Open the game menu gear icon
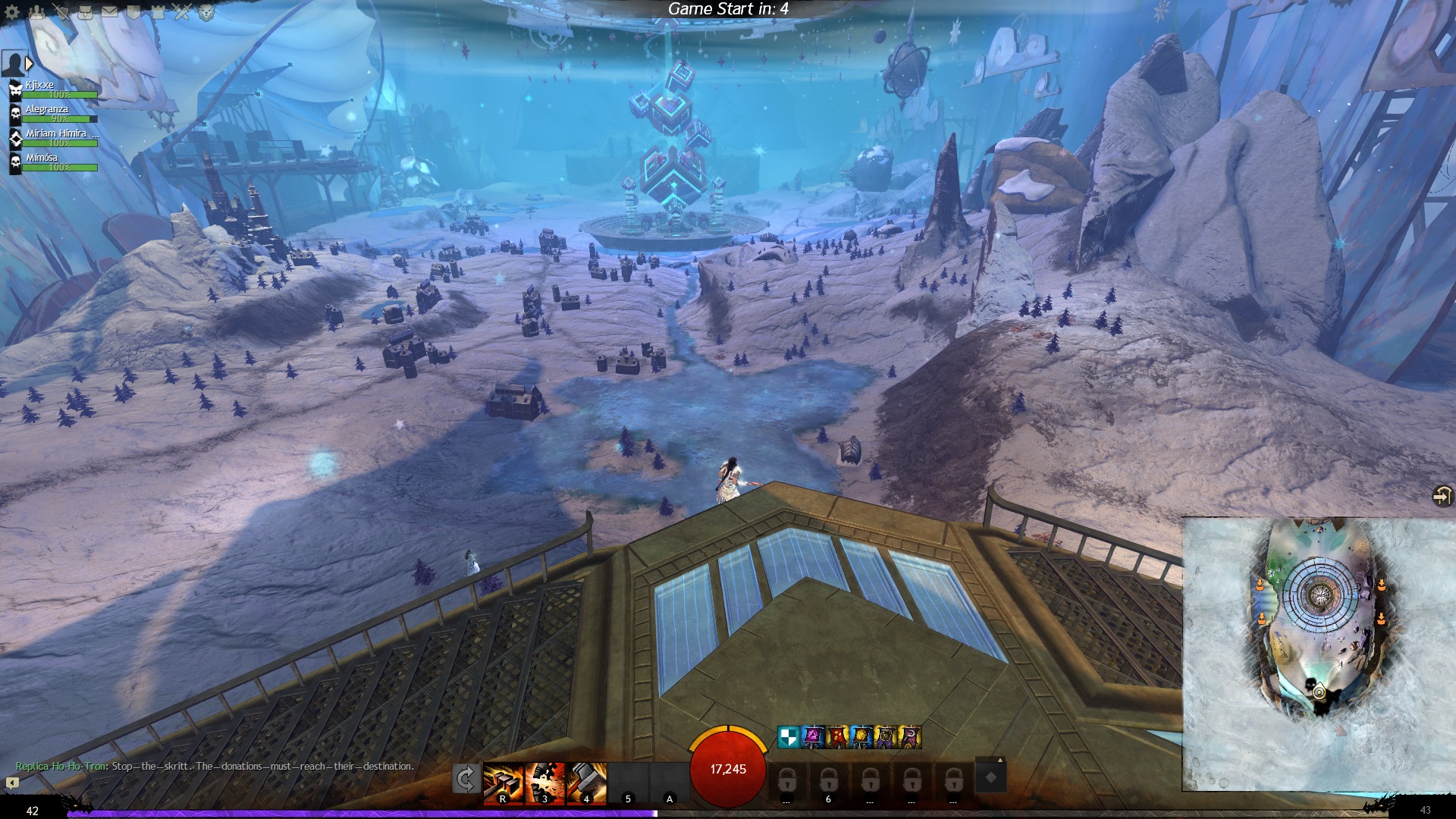 pos(12,12)
